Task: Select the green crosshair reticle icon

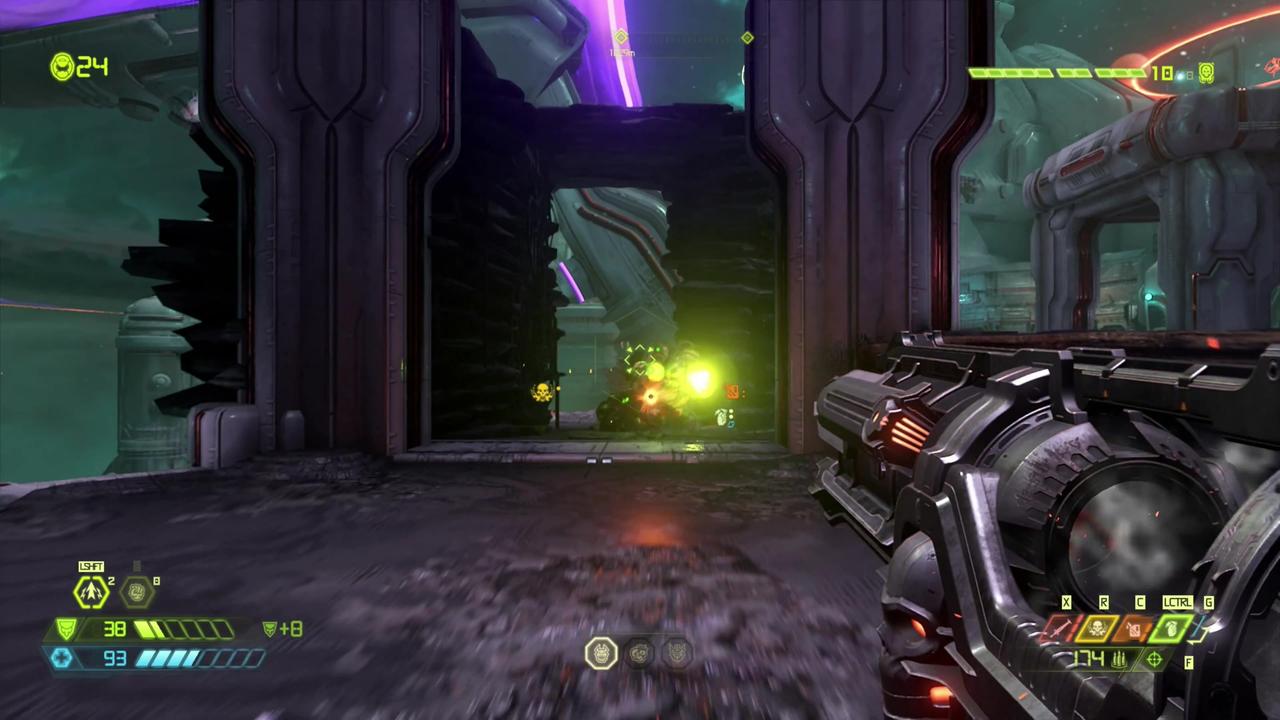Action: pyautogui.click(x=1152, y=661)
